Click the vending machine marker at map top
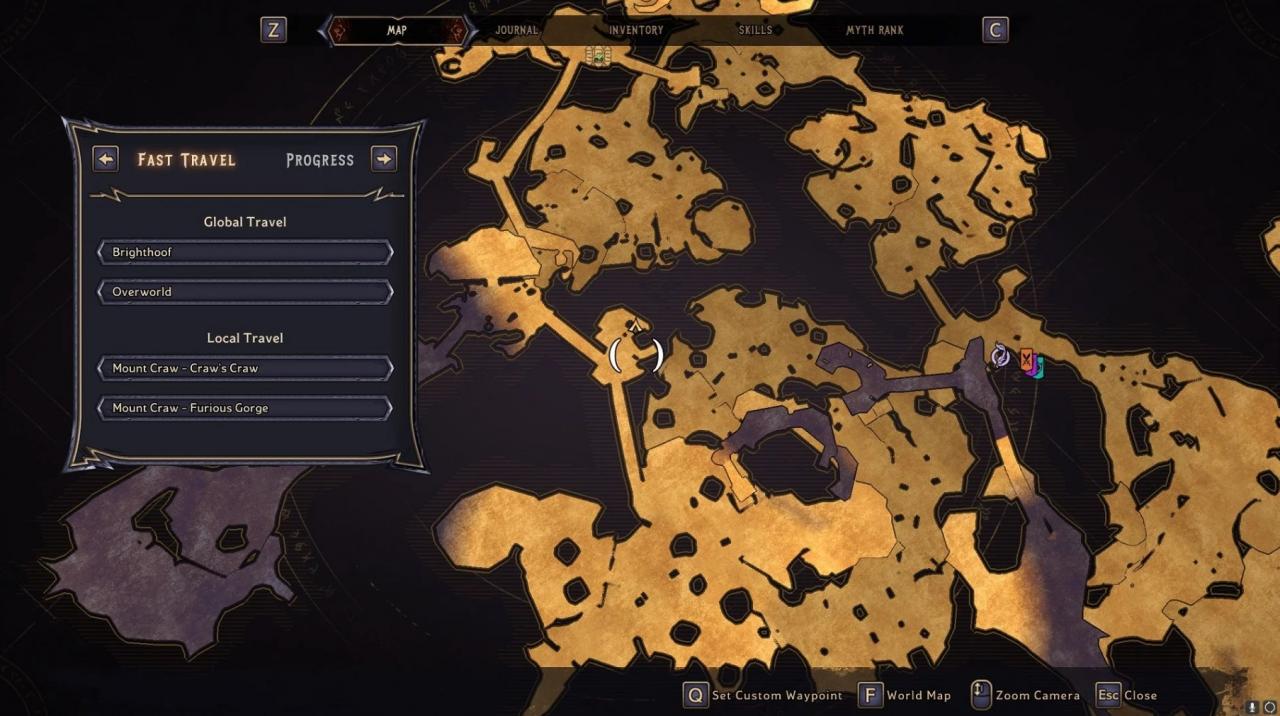1280x716 pixels. pyautogui.click(x=598, y=56)
